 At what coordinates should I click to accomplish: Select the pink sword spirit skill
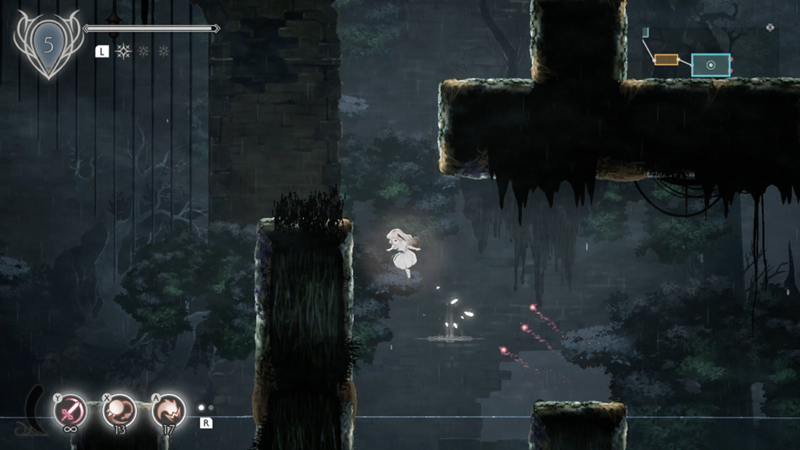[x=71, y=408]
